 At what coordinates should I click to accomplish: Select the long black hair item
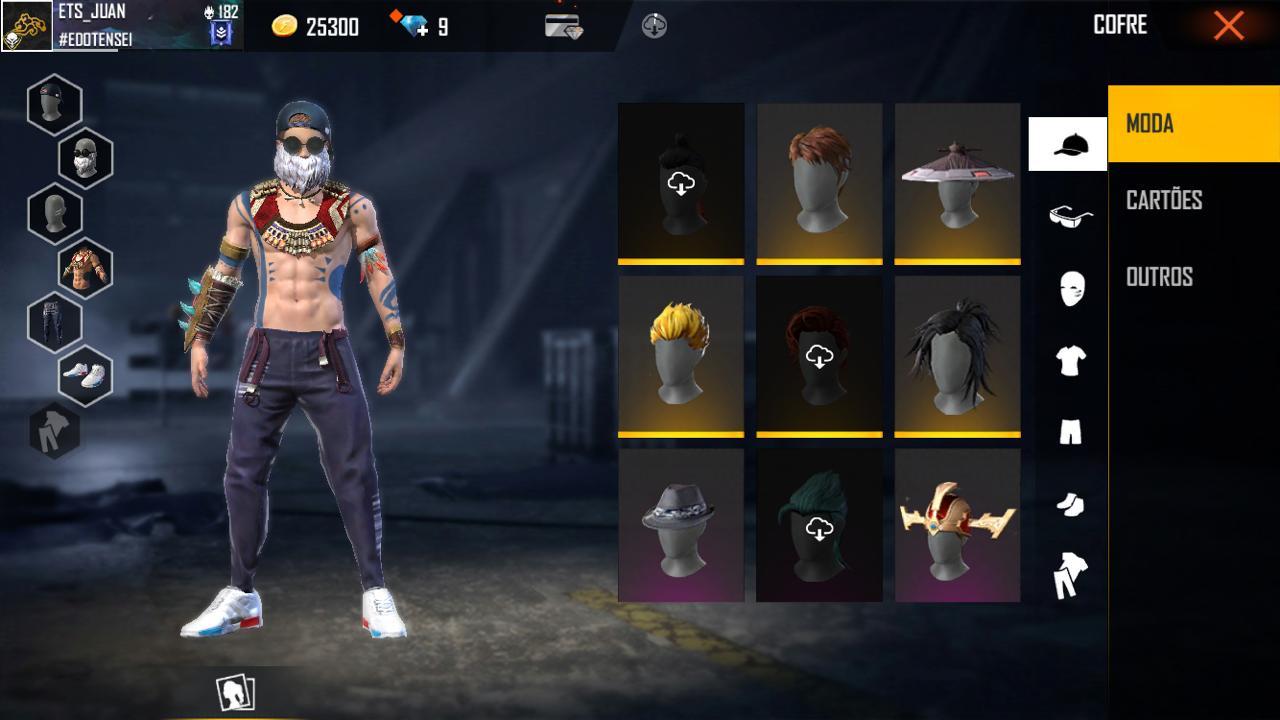tap(957, 355)
